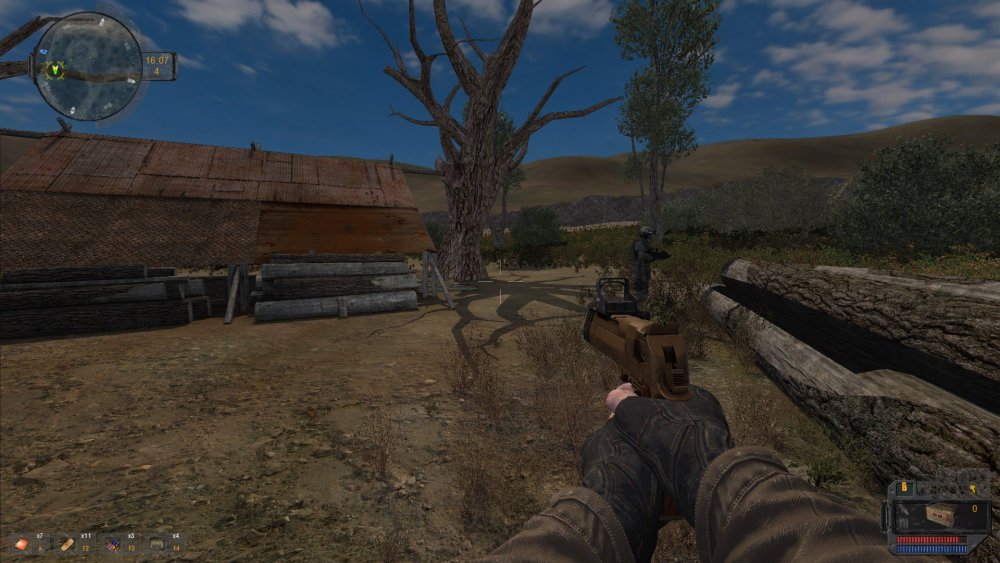Viewport: 1000px width, 563px height.
Task: Select the quick slot with three items
Action: tap(112, 545)
